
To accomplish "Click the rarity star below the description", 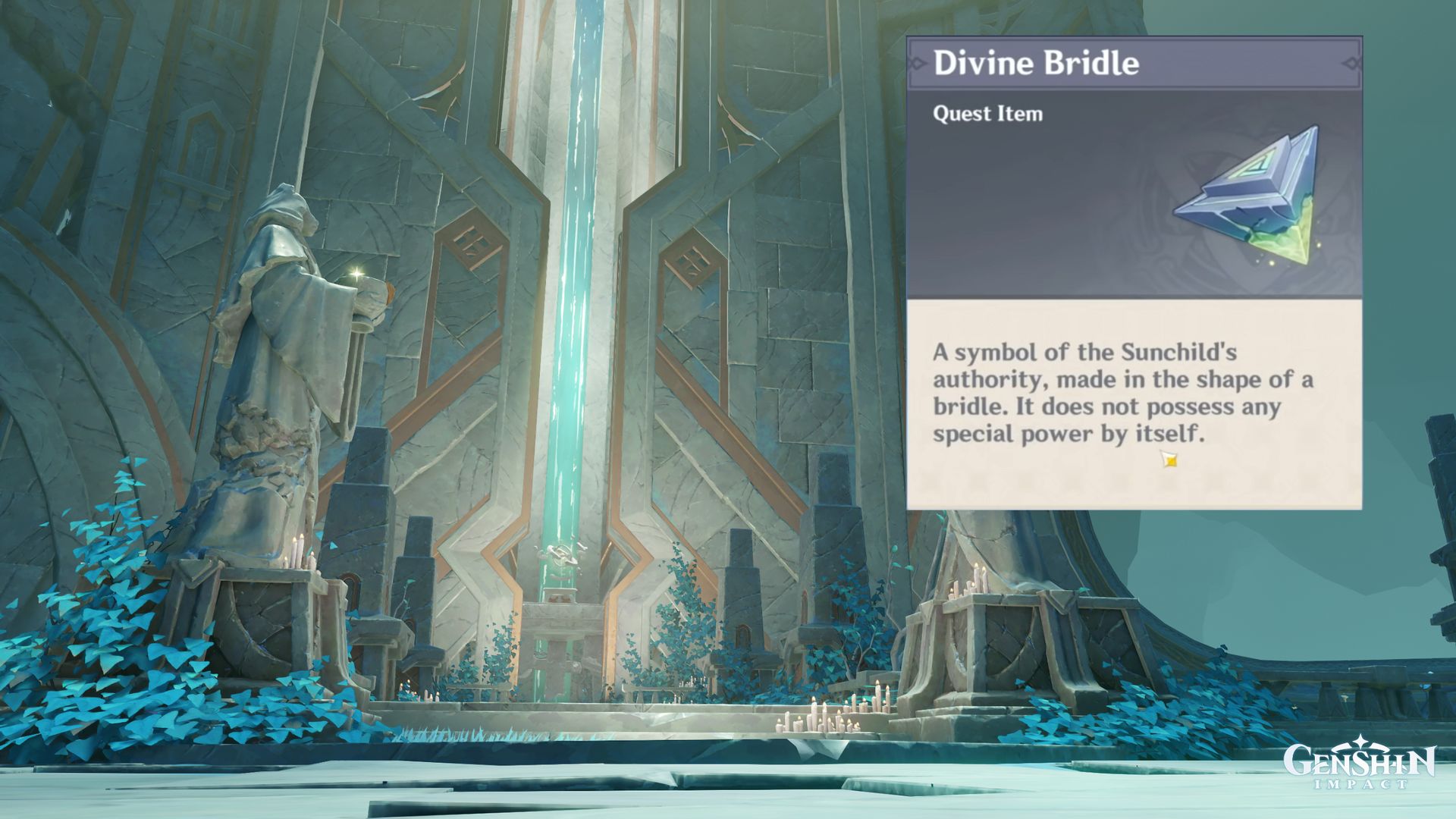I will point(1169,458).
